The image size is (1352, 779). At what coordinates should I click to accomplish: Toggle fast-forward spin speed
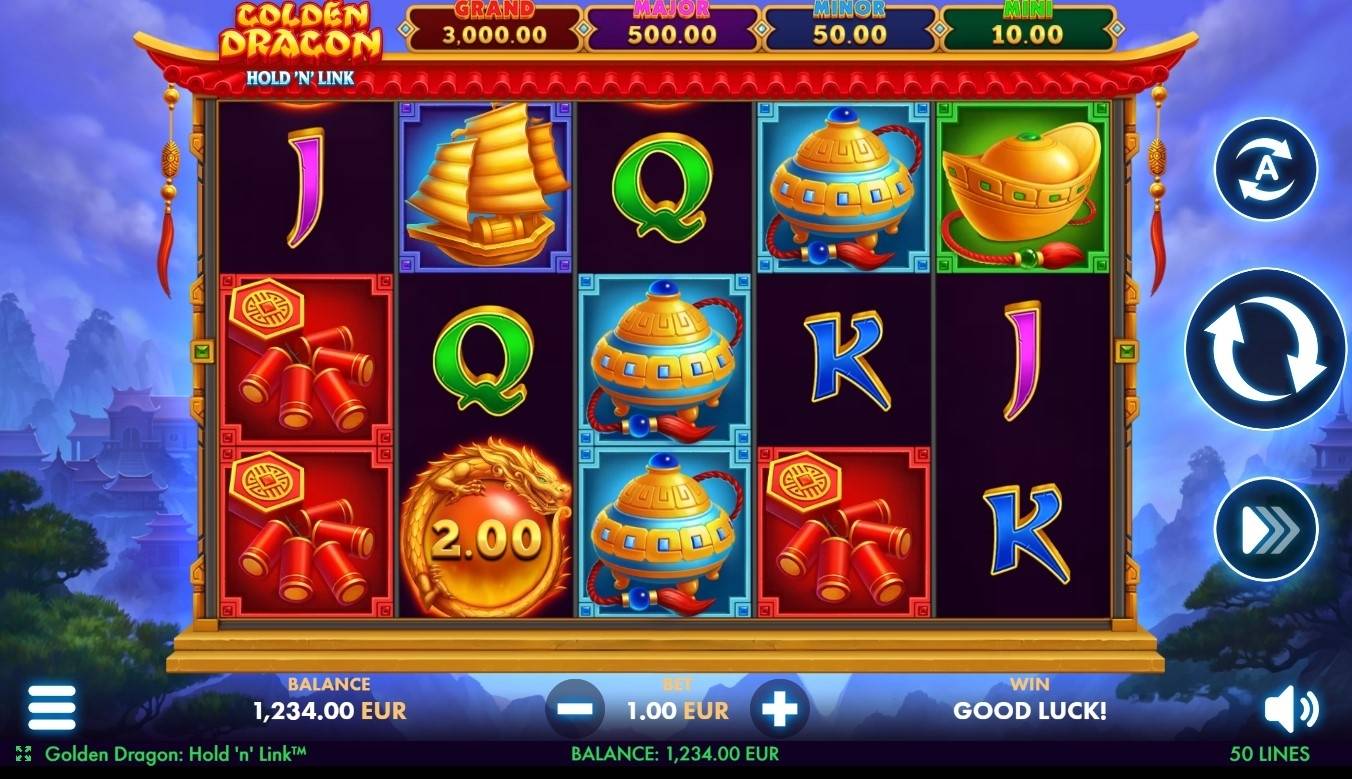[1264, 531]
